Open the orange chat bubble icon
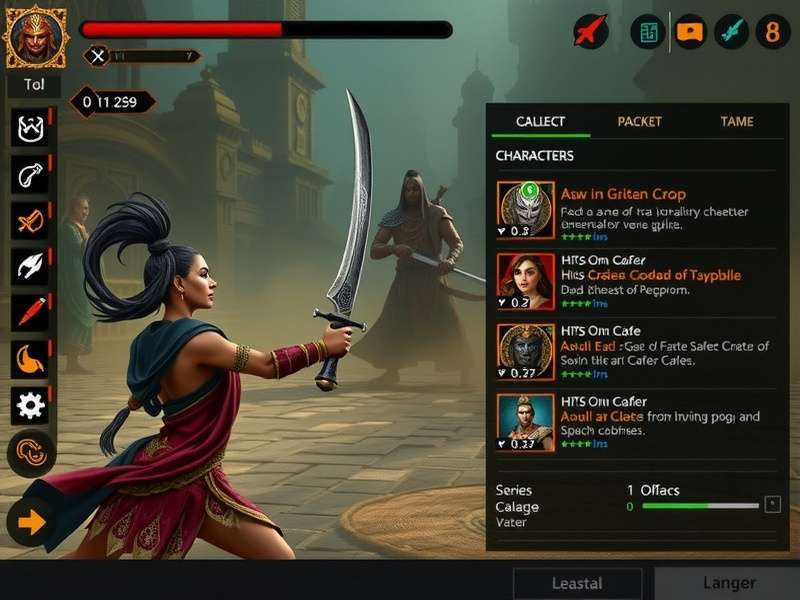Viewport: 800px width, 600px height. tap(690, 32)
